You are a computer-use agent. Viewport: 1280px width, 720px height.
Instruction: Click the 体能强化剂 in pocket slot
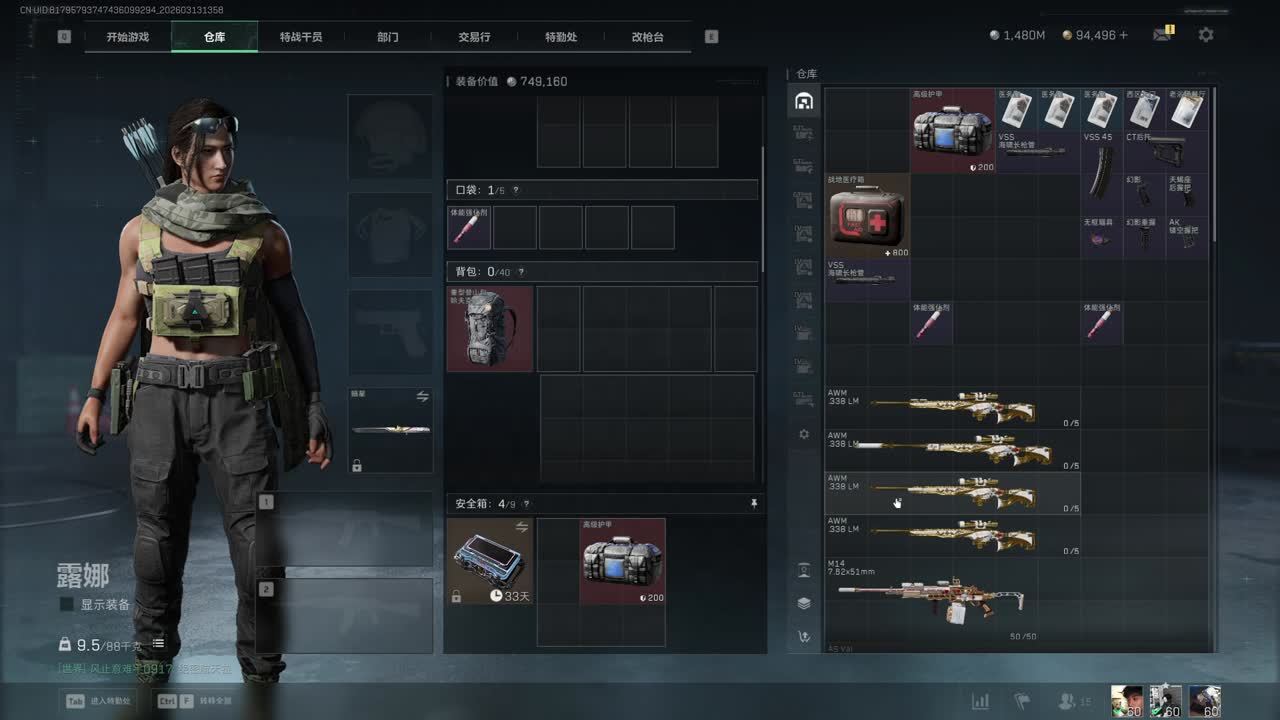coord(469,228)
